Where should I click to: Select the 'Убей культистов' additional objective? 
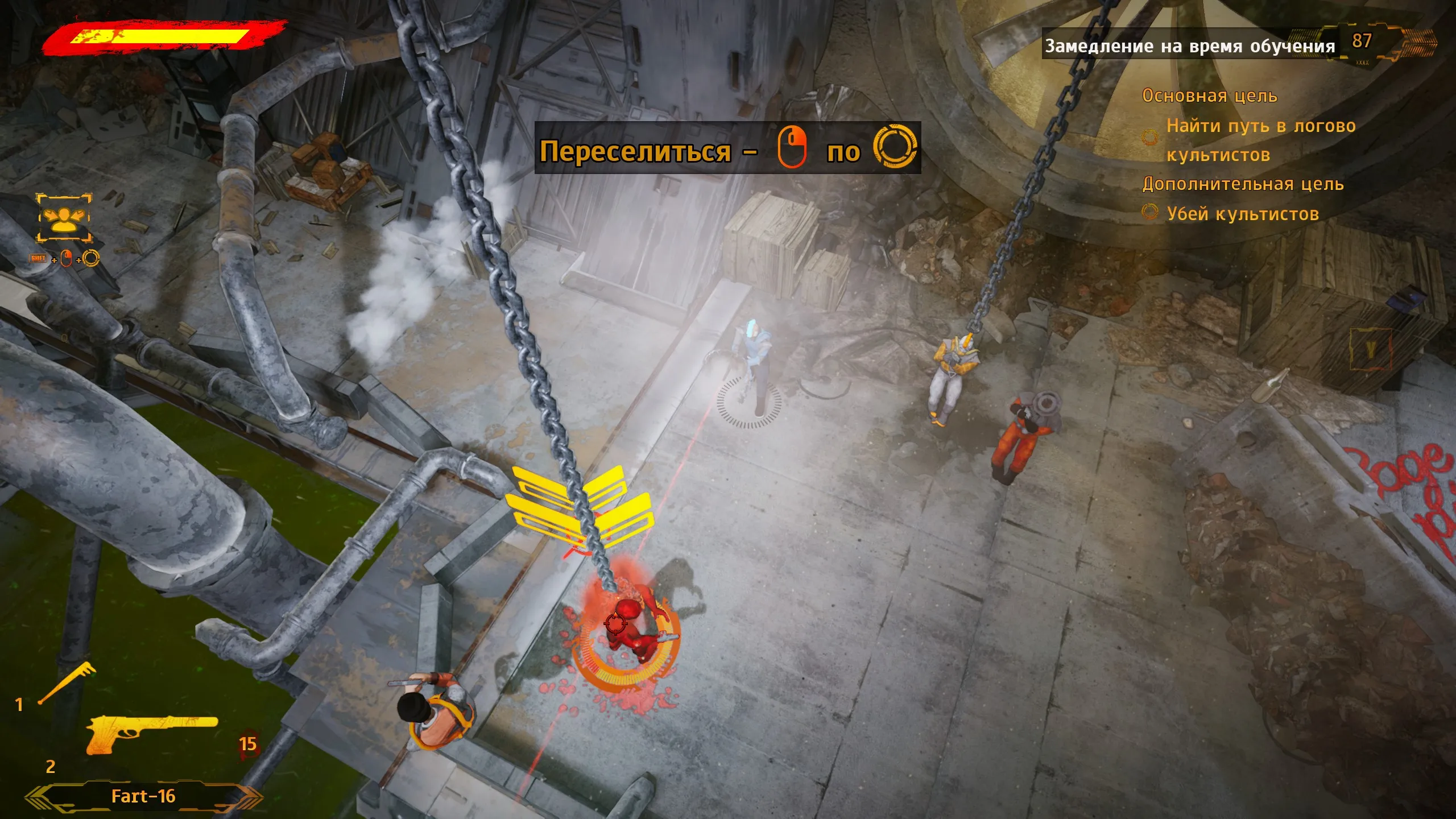click(1242, 214)
